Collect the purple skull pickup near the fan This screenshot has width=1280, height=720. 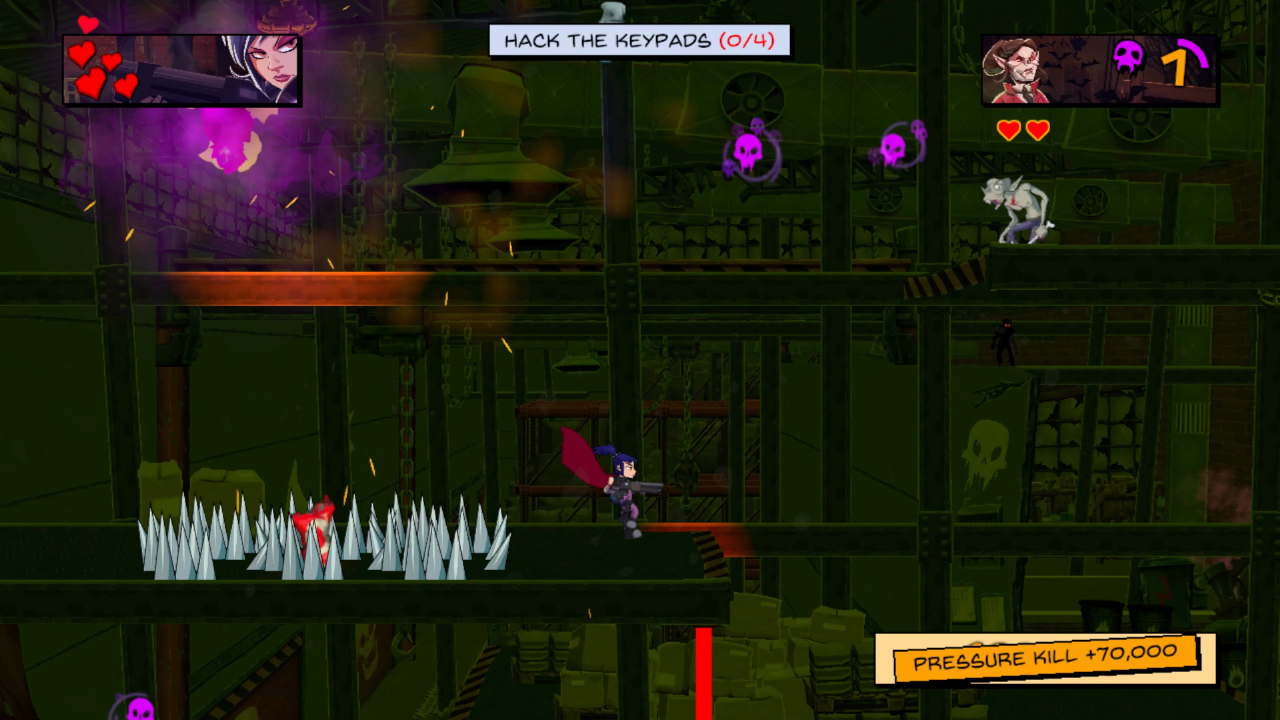tap(750, 150)
